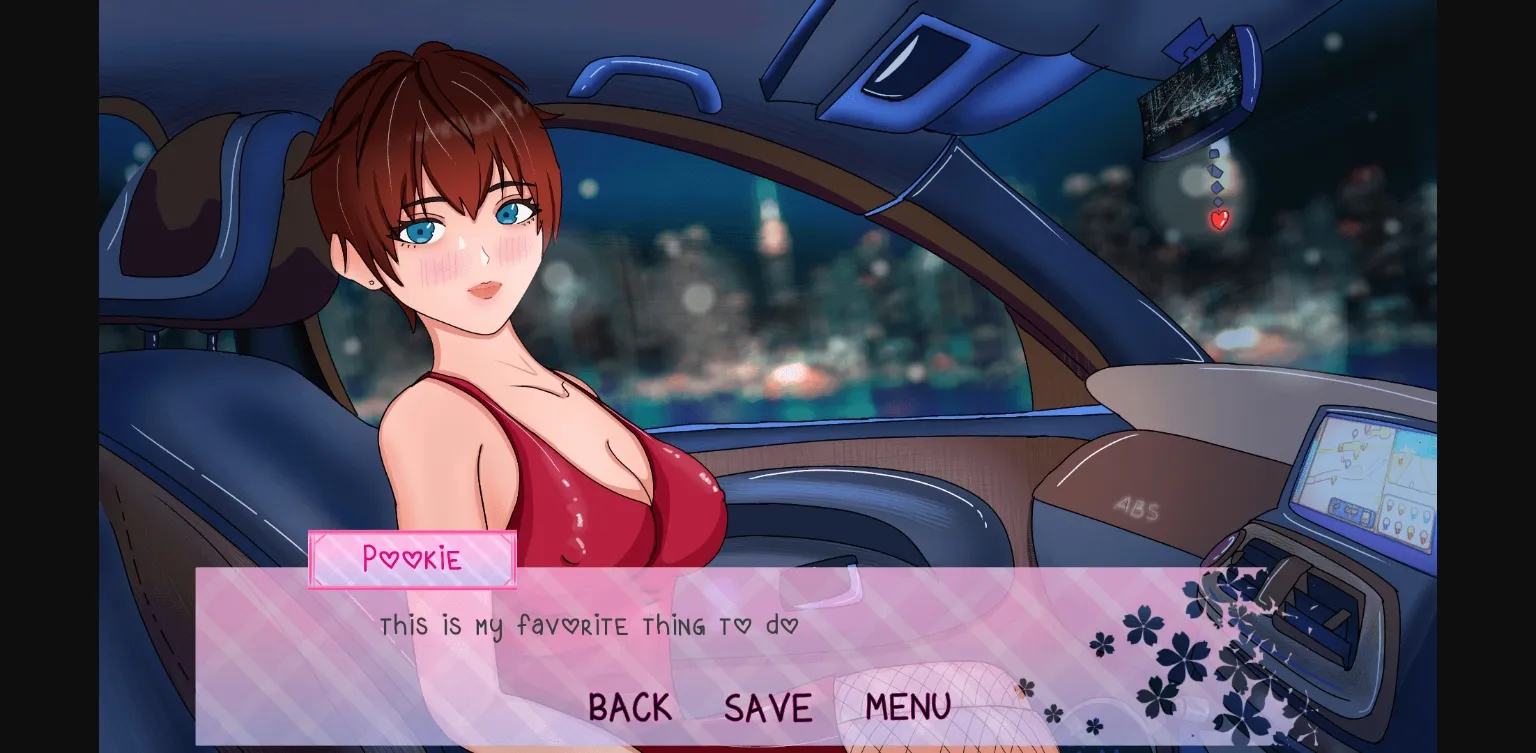Viewport: 1536px width, 753px height.
Task: Open the SAVE screen
Action: [767, 707]
